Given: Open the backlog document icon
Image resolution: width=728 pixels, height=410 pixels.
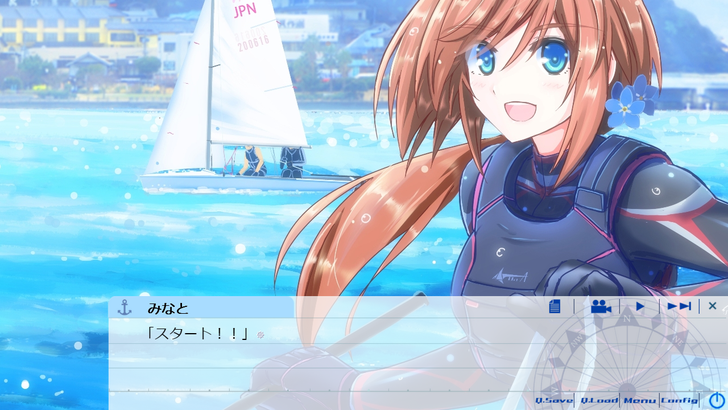Looking at the screenshot, I should (x=555, y=307).
